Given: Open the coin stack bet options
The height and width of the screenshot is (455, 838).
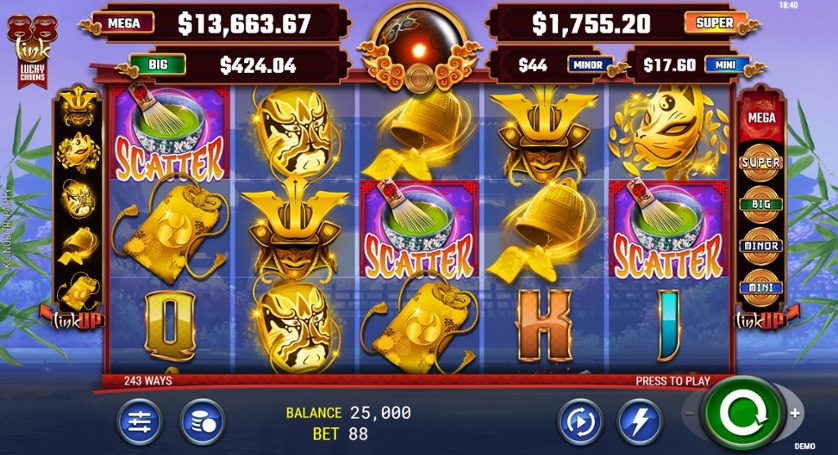Looking at the screenshot, I should (x=202, y=421).
